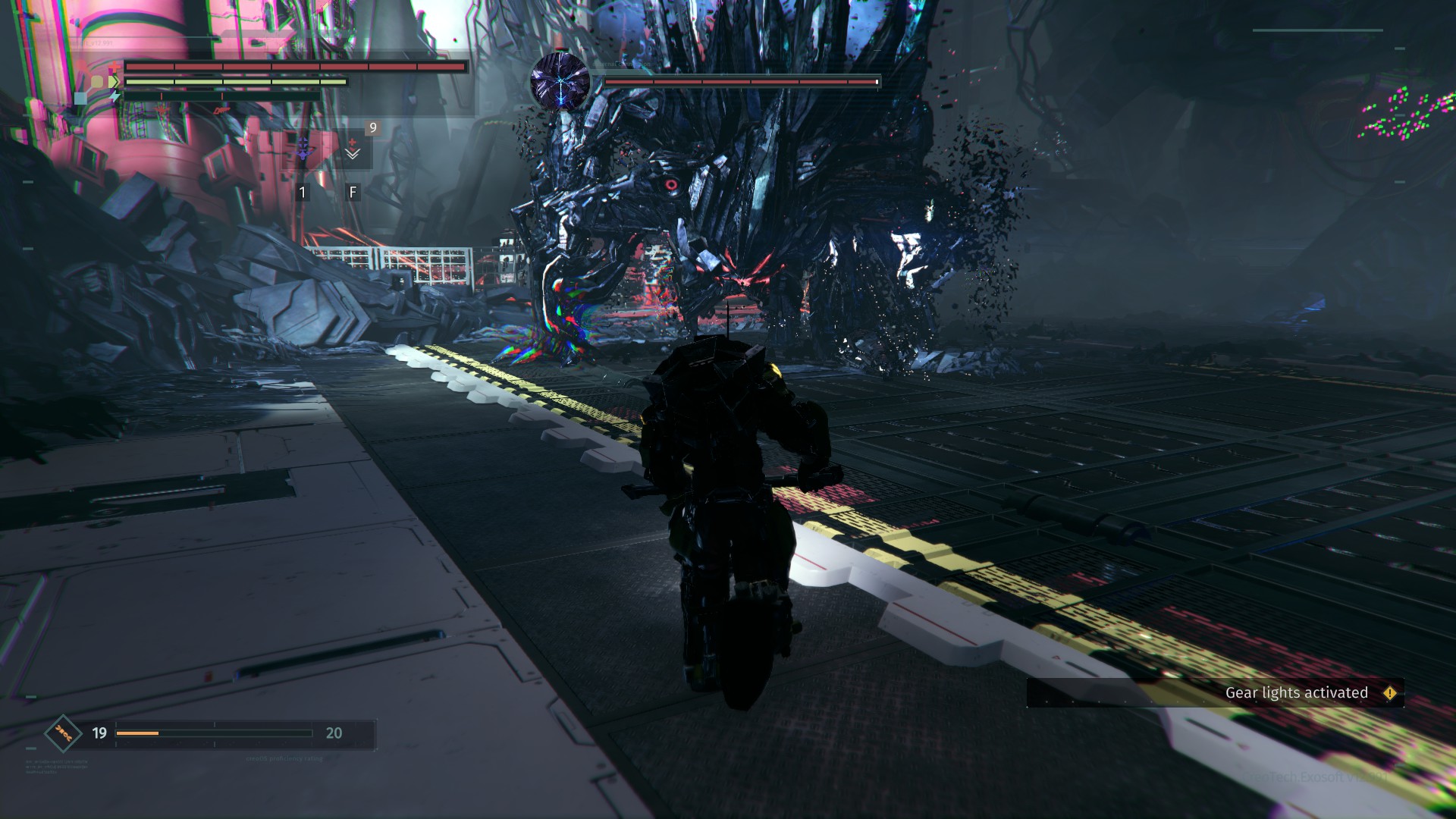Click the yellow alert icon on notification
The height and width of the screenshot is (819, 1456).
pos(1389,693)
